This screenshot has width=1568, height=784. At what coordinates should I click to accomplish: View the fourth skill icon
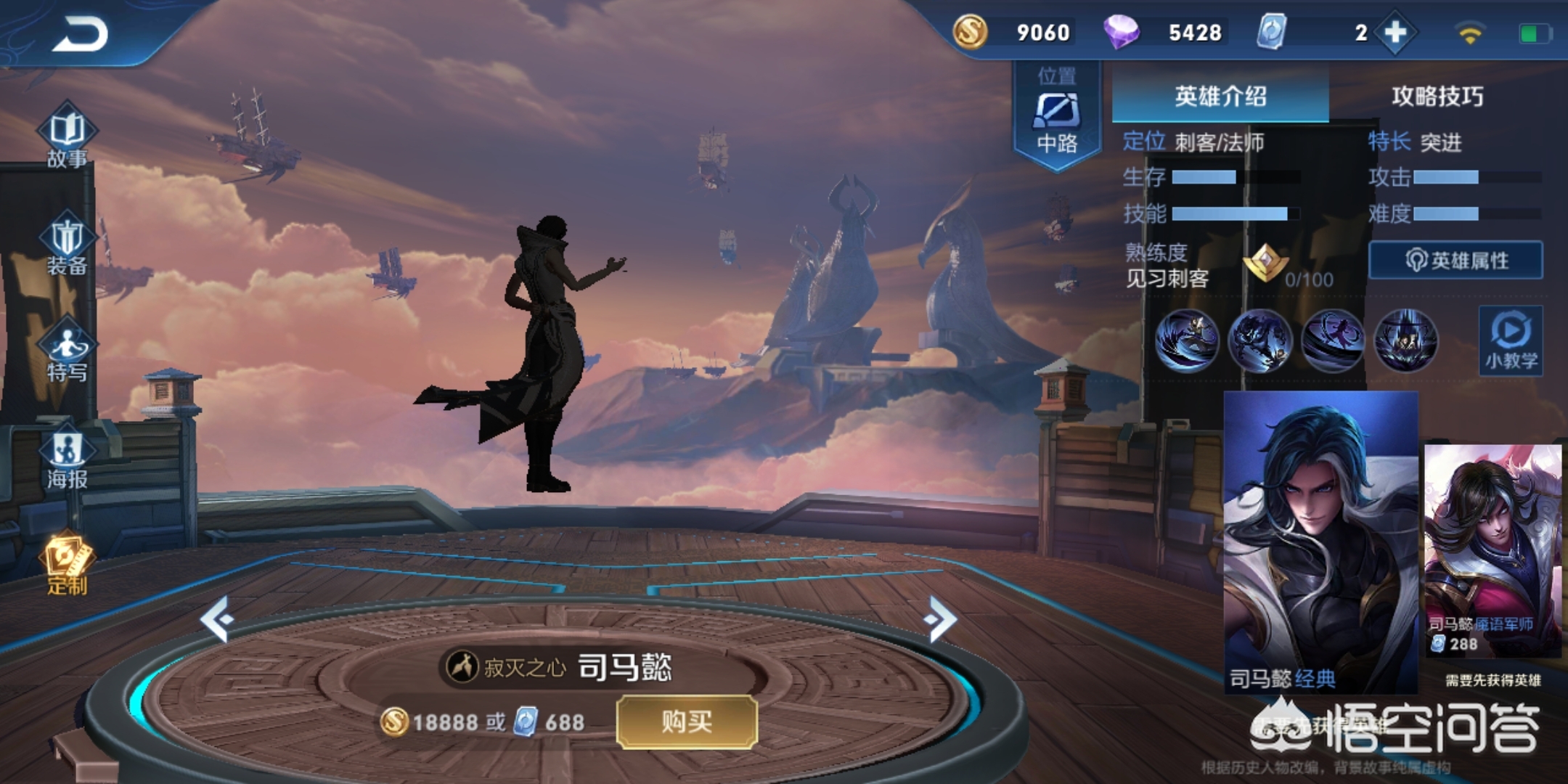point(1406,340)
